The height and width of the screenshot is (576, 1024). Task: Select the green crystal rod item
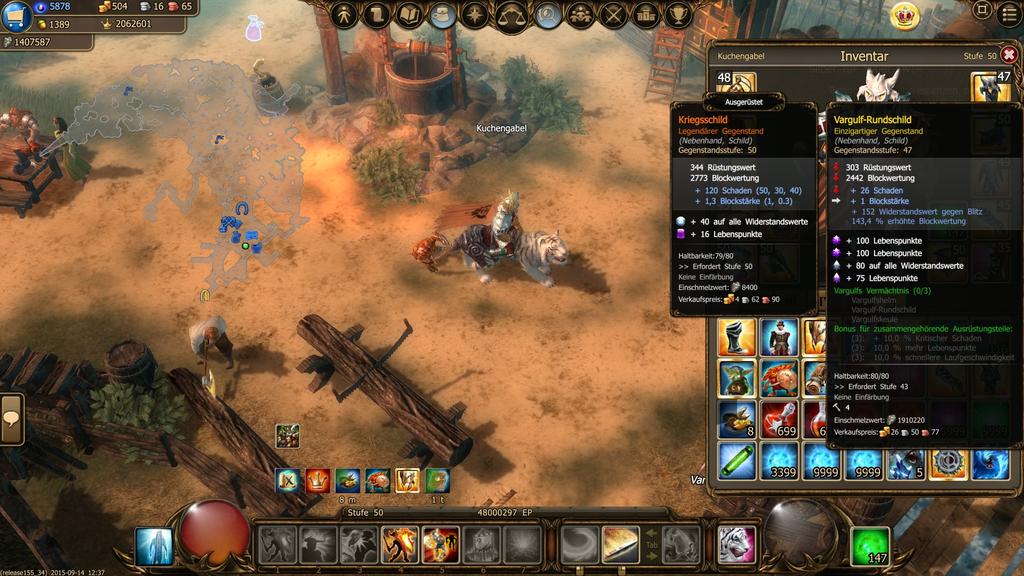(x=737, y=462)
